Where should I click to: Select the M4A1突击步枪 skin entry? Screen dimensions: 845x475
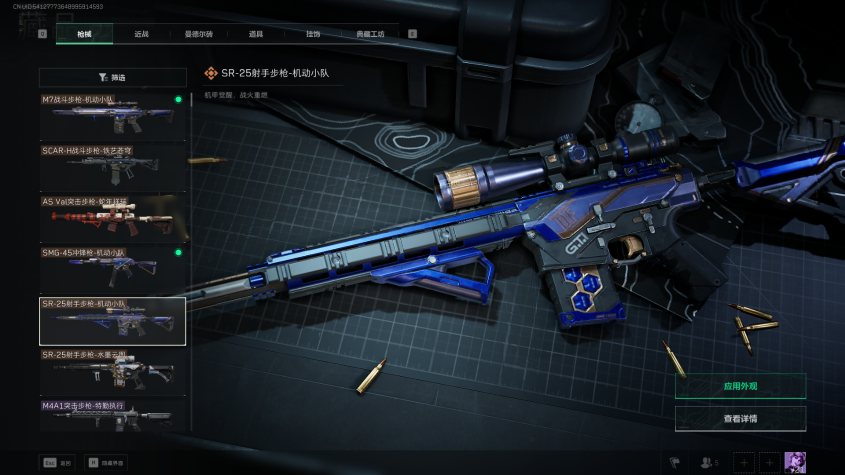click(x=112, y=415)
